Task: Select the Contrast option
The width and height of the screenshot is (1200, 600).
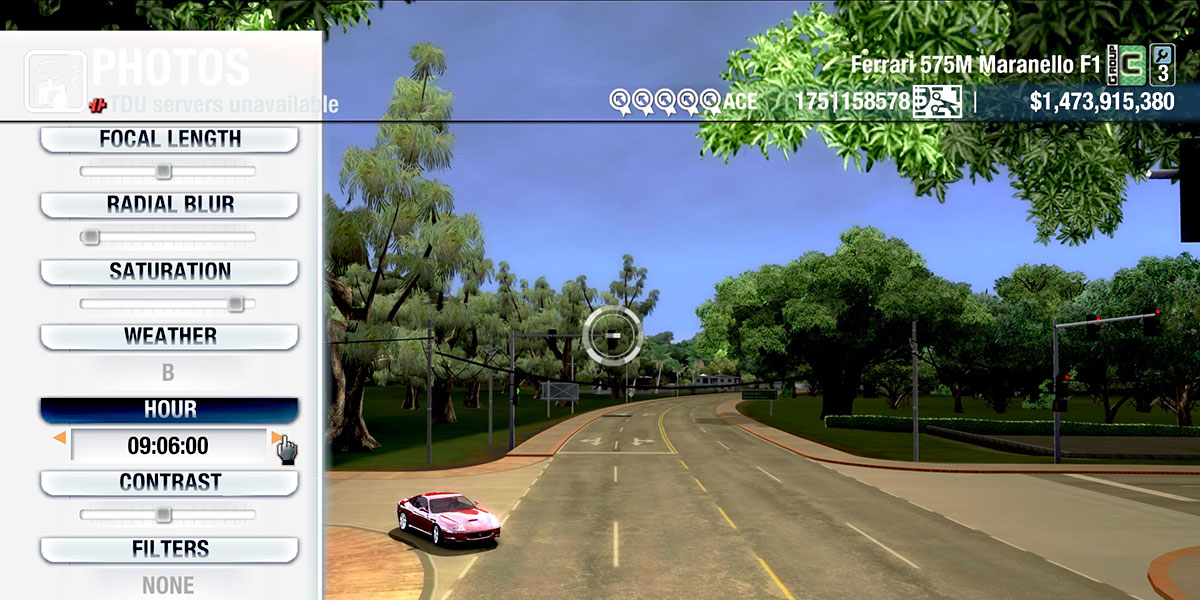Action: (x=169, y=483)
